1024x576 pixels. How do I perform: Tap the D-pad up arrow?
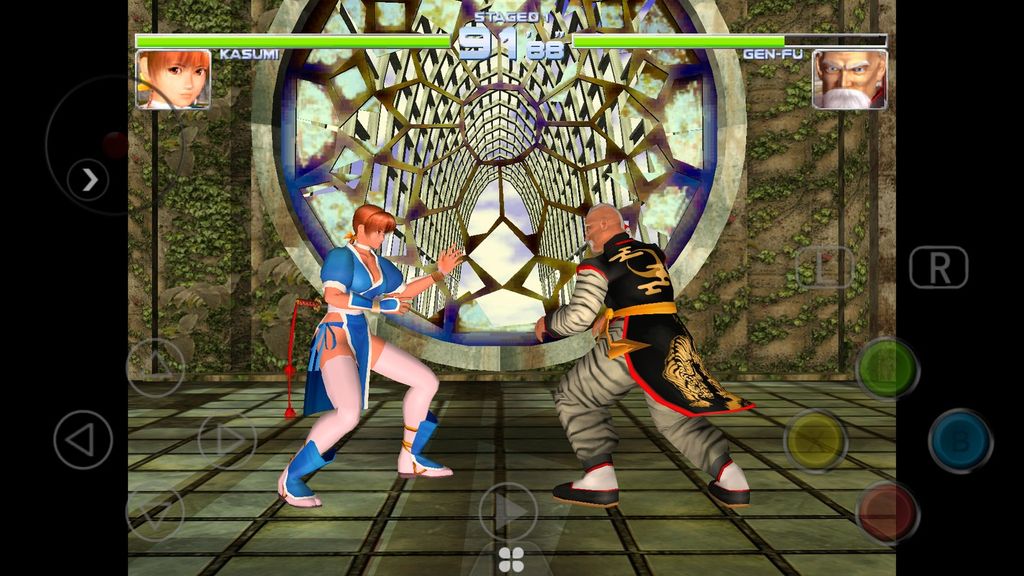click(x=155, y=367)
